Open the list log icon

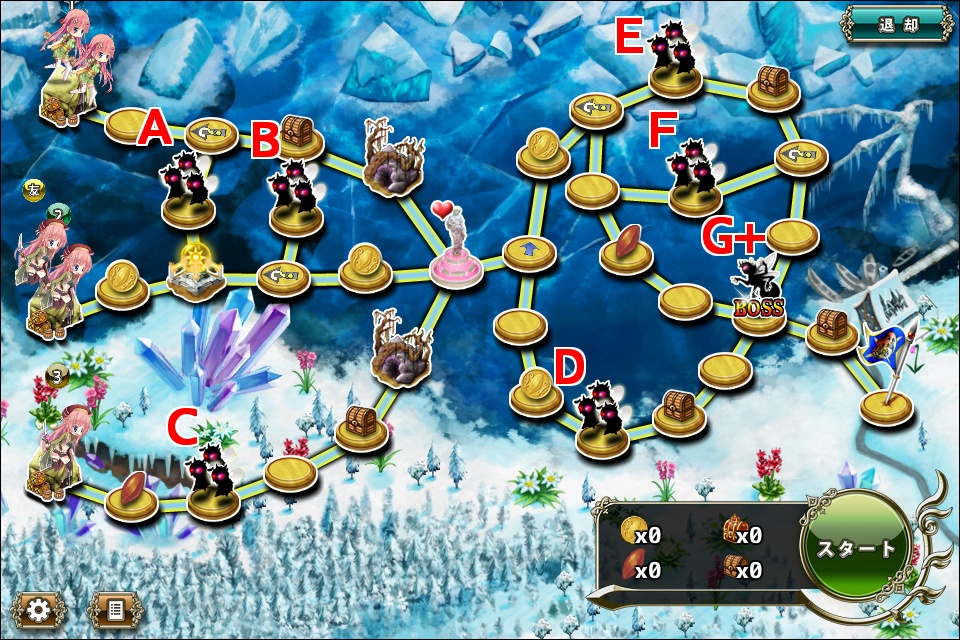tap(115, 607)
